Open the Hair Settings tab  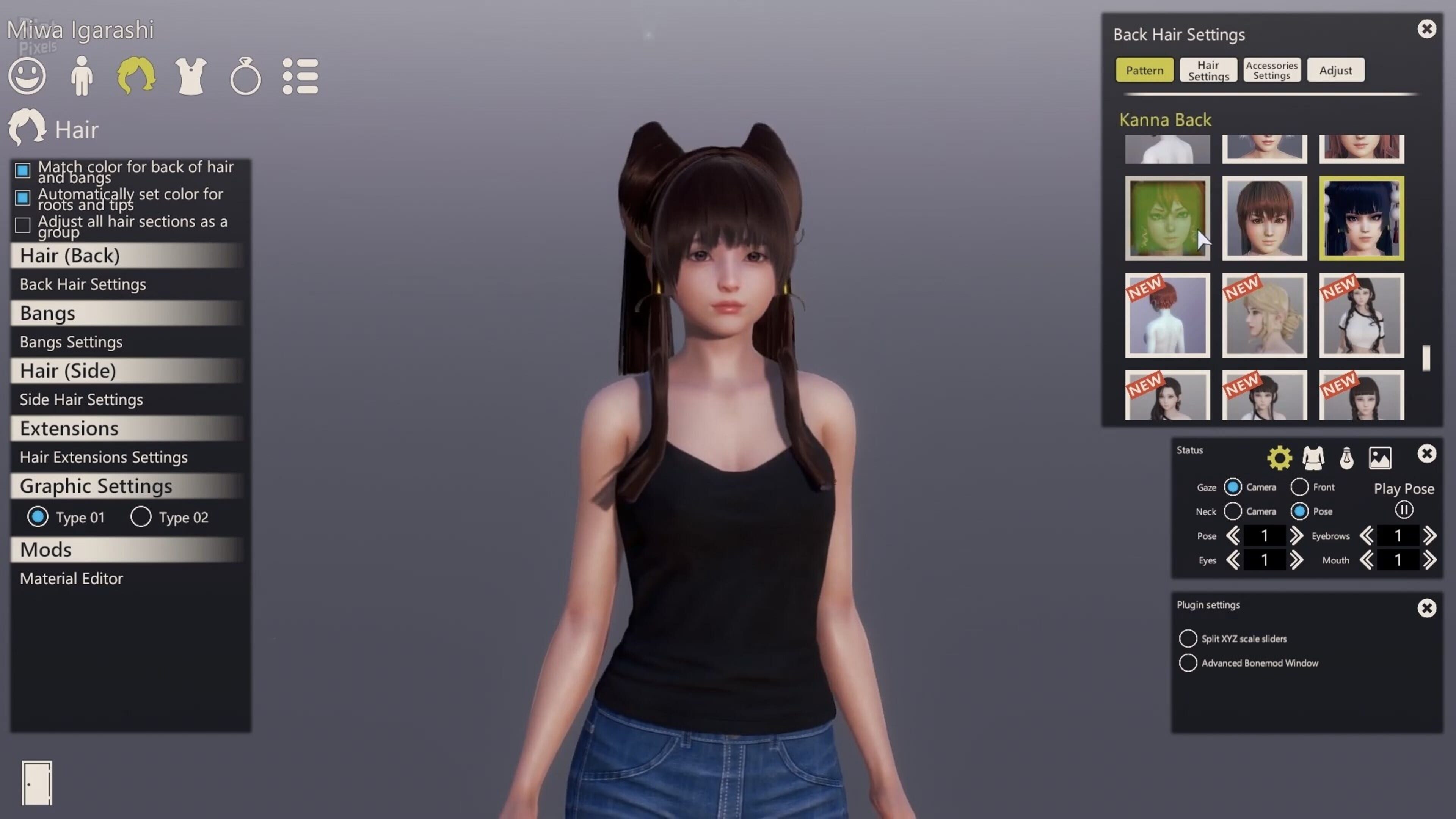click(1208, 69)
